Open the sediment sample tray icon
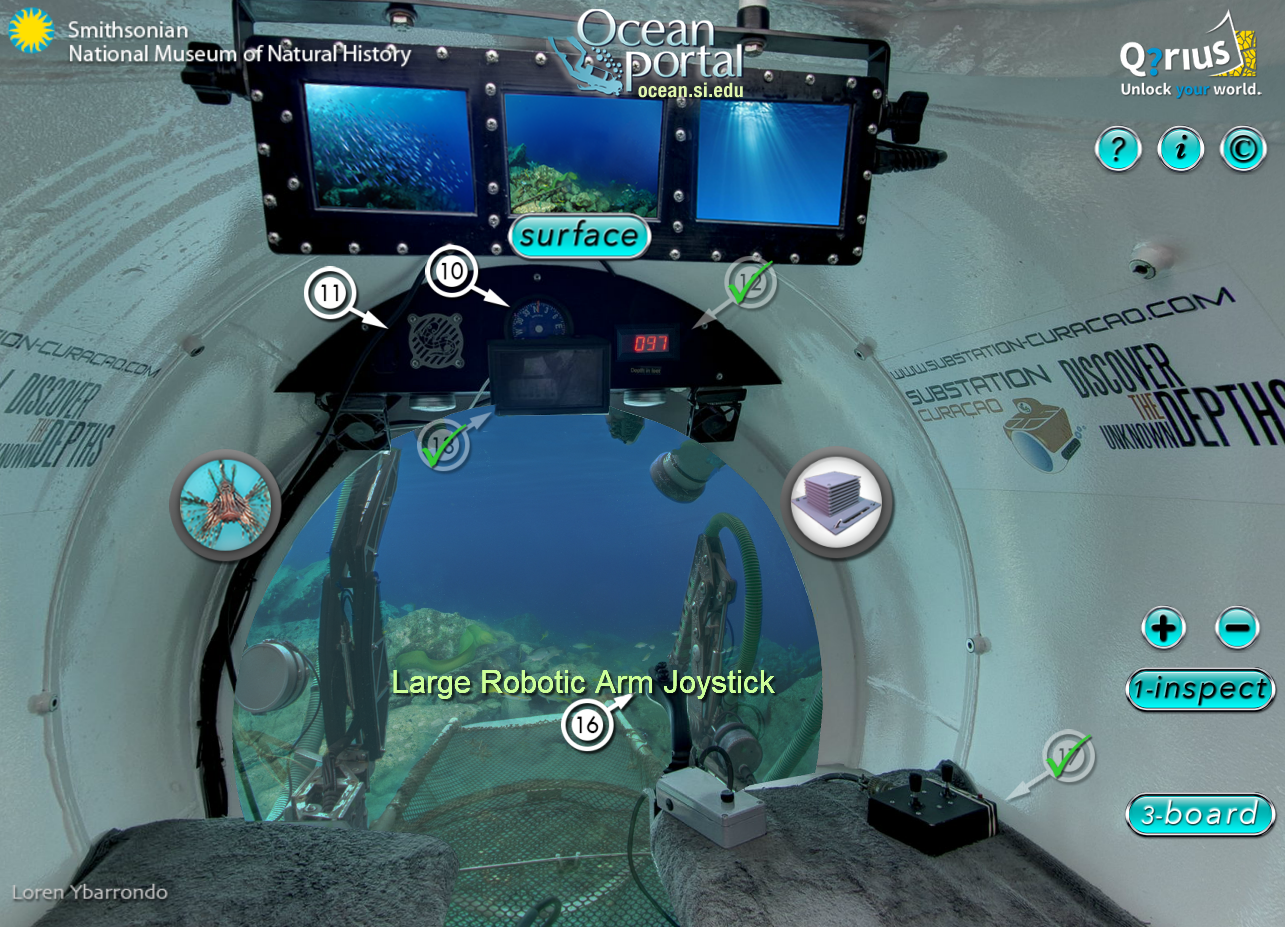1285x927 pixels. coord(838,501)
